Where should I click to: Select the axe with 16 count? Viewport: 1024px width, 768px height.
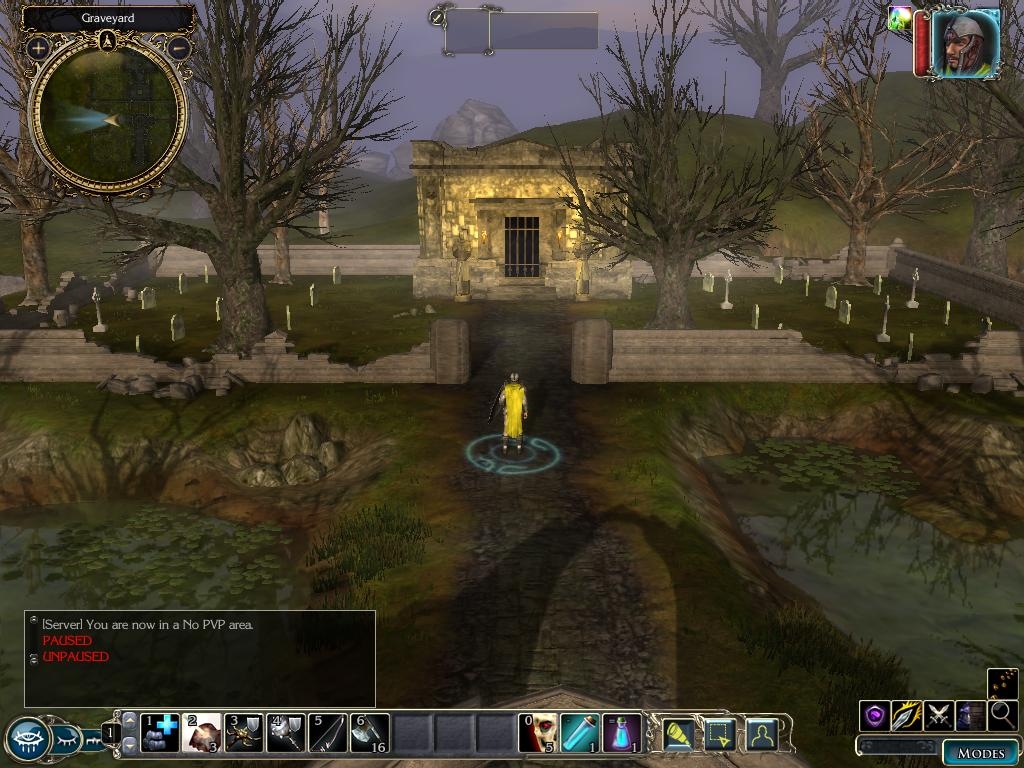(370, 733)
